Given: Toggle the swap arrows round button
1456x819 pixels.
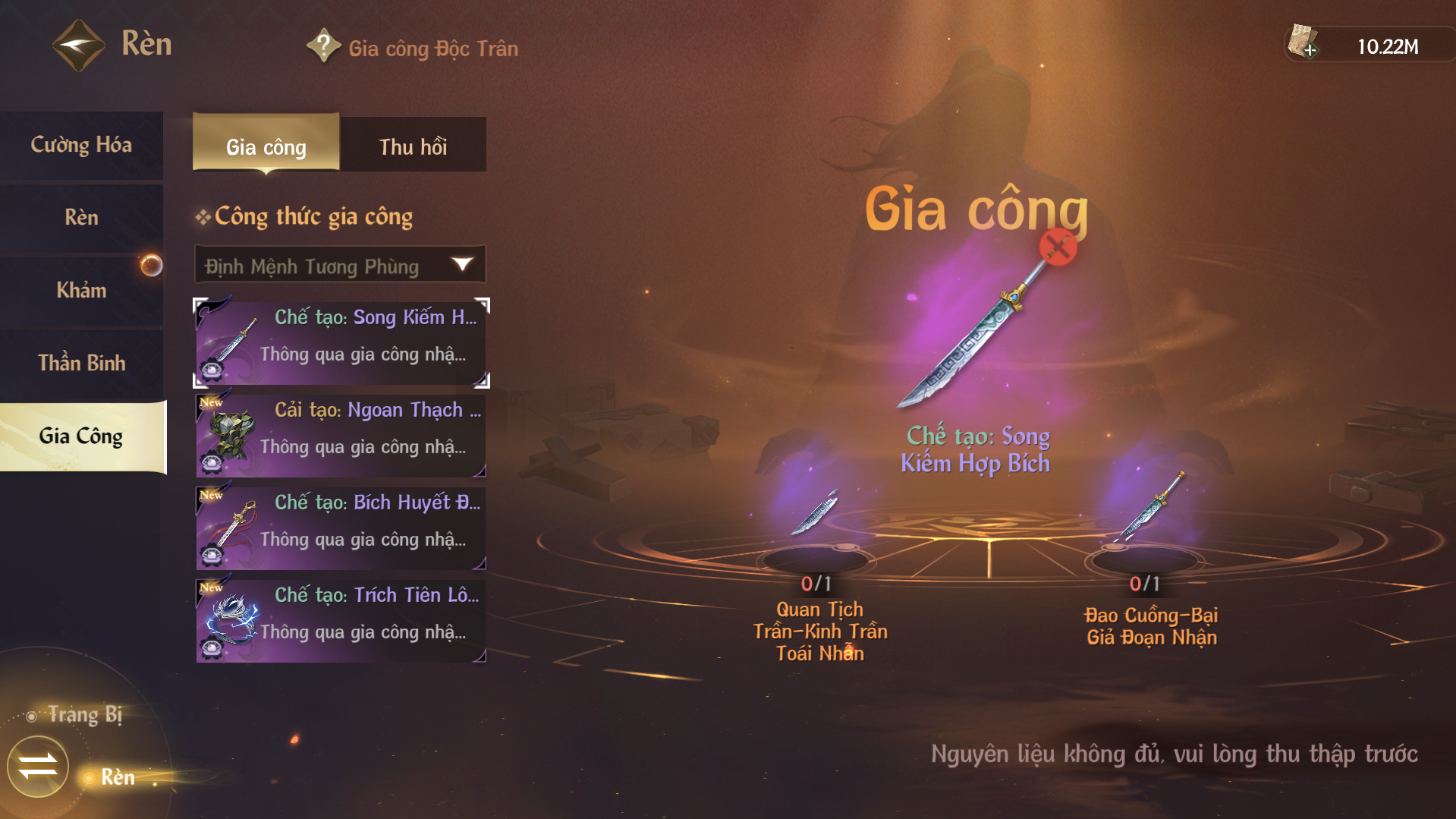Looking at the screenshot, I should click(x=38, y=766).
